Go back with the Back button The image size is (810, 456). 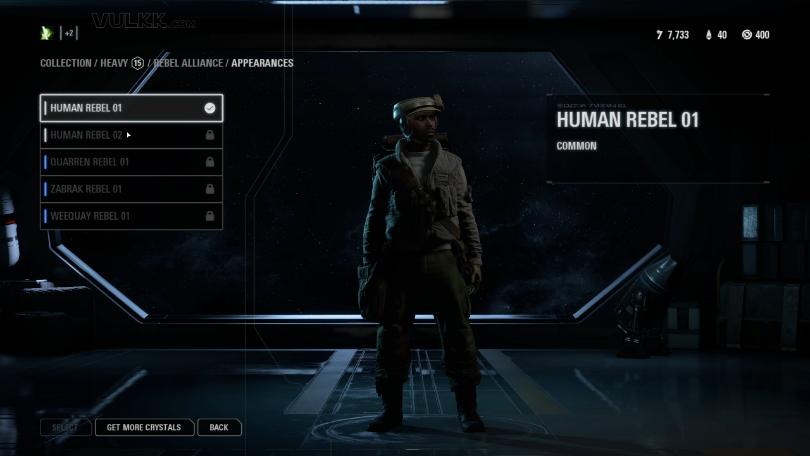pos(219,427)
